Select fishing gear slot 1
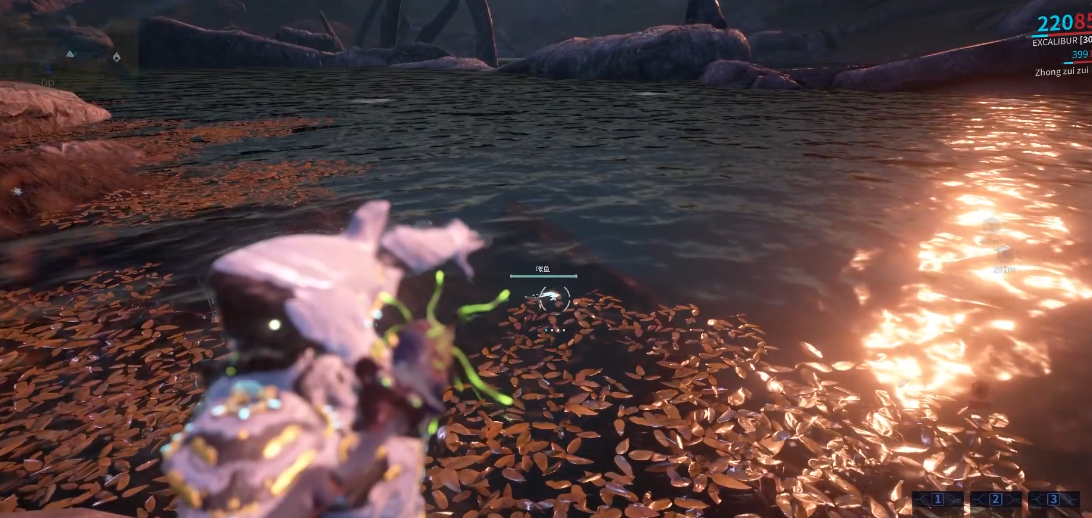 tap(937, 499)
